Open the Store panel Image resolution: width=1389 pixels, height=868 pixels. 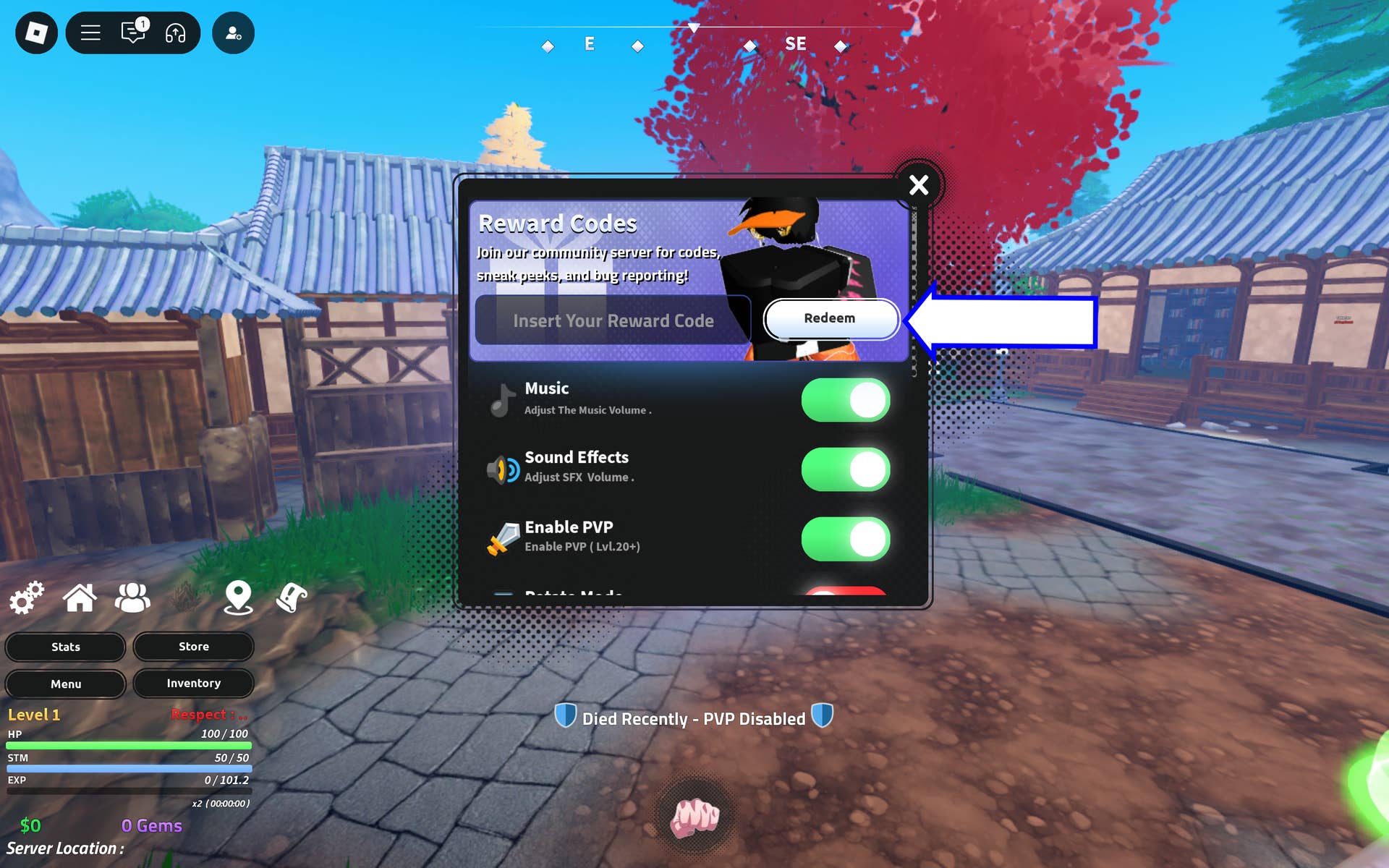[193, 647]
